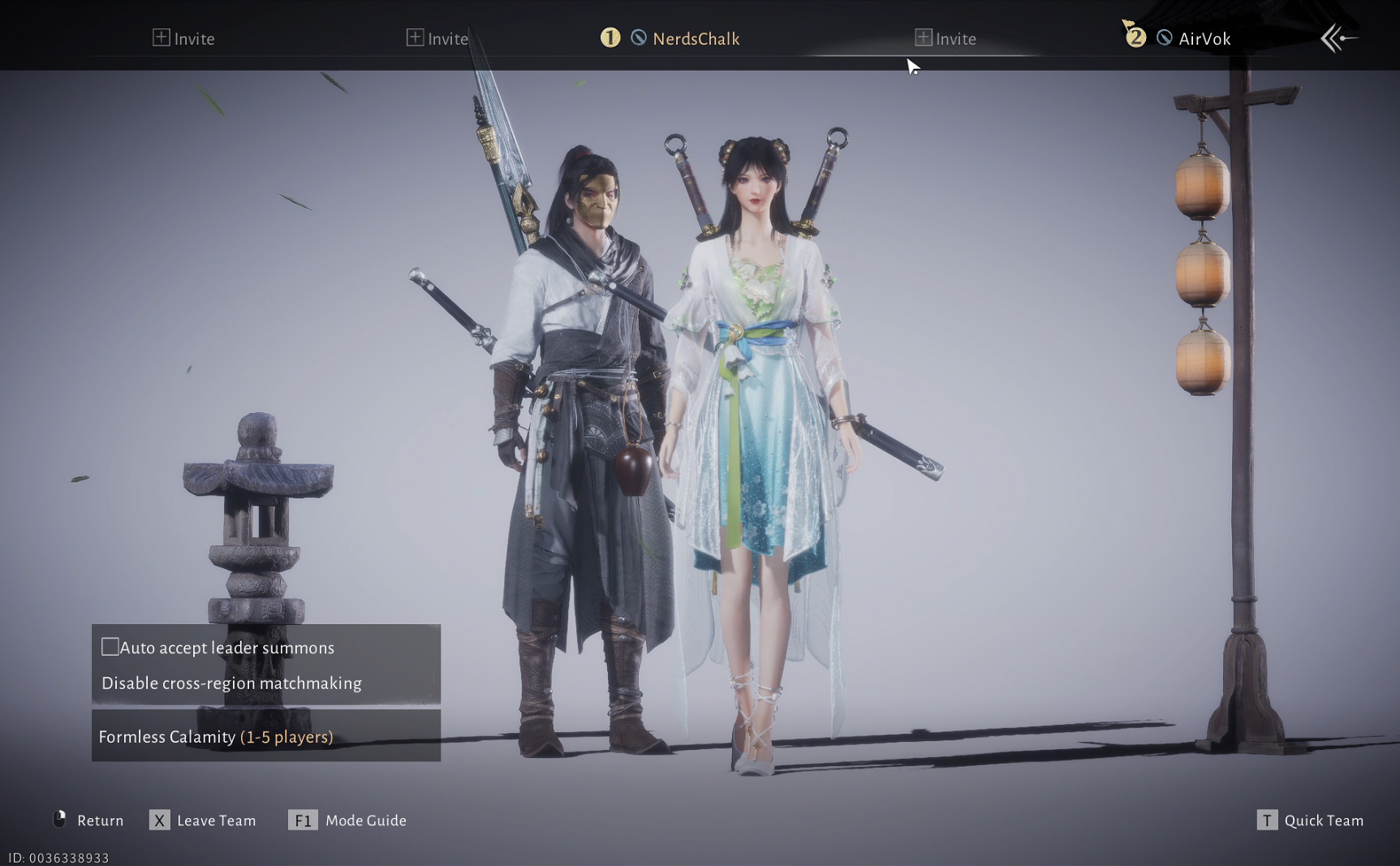Open the Formless Calamity mode selector

pyautogui.click(x=265, y=736)
